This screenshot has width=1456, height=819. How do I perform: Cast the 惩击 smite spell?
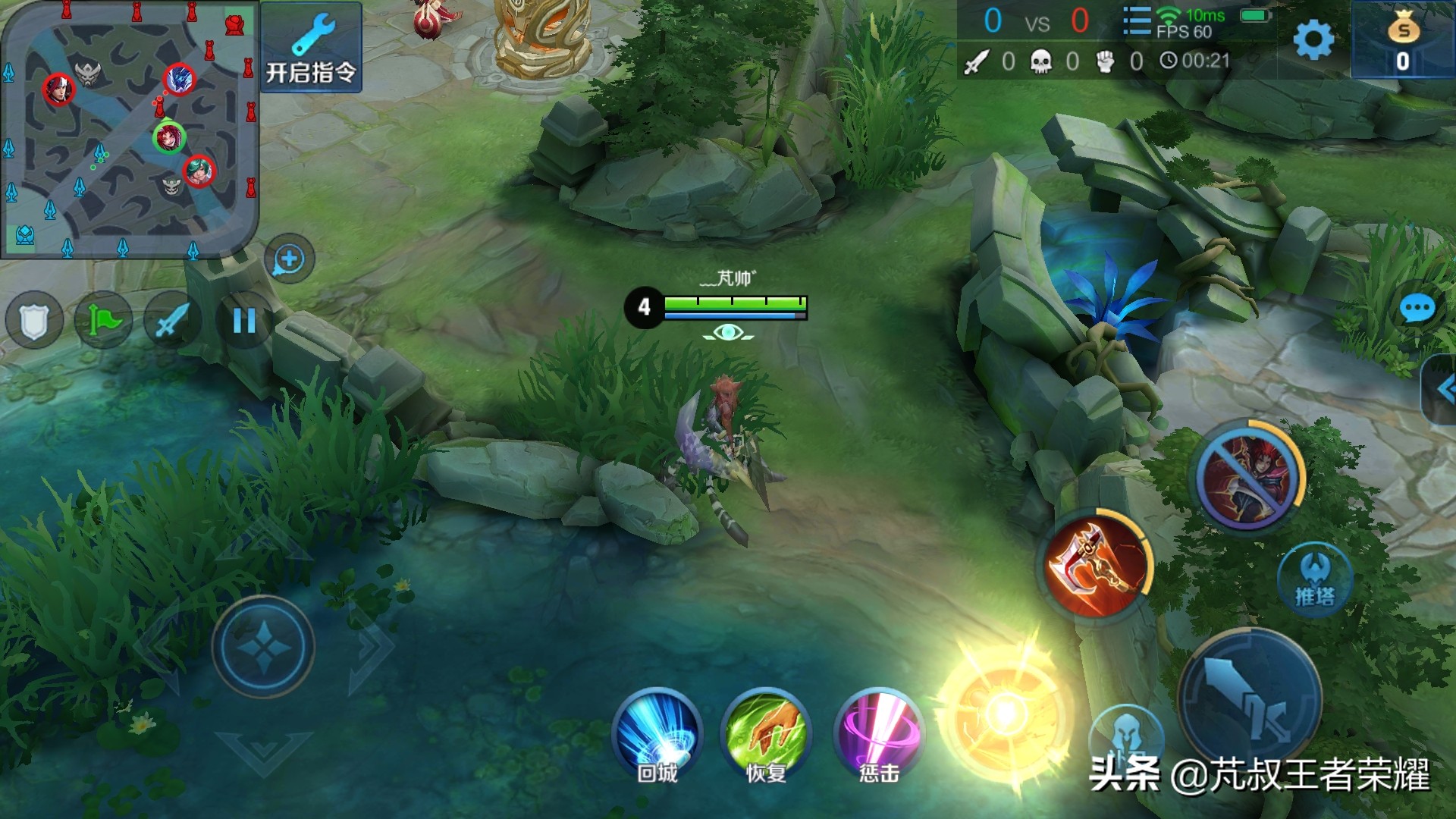coord(879,733)
